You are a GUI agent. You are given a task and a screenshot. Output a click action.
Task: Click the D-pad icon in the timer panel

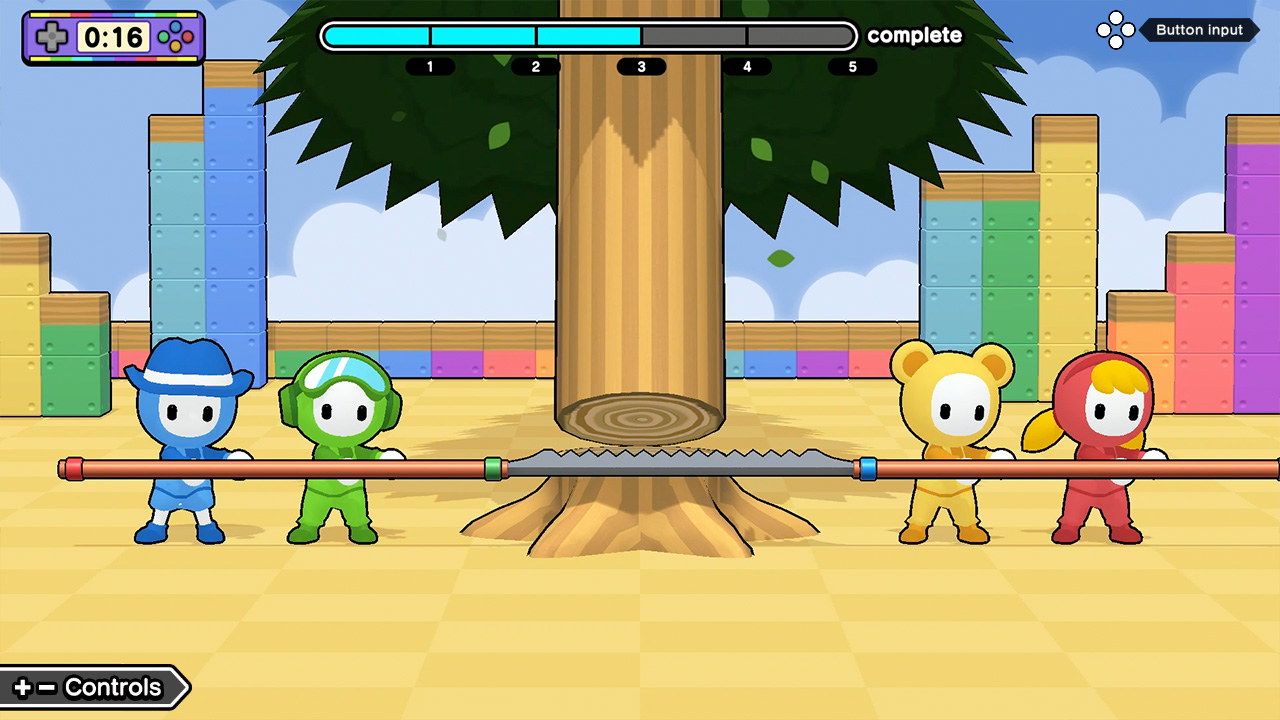pos(51,35)
